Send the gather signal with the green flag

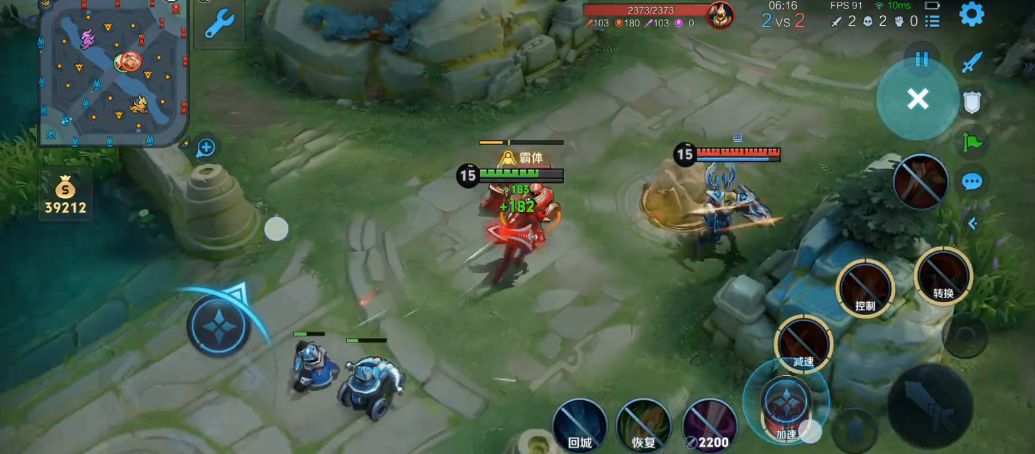tap(972, 142)
